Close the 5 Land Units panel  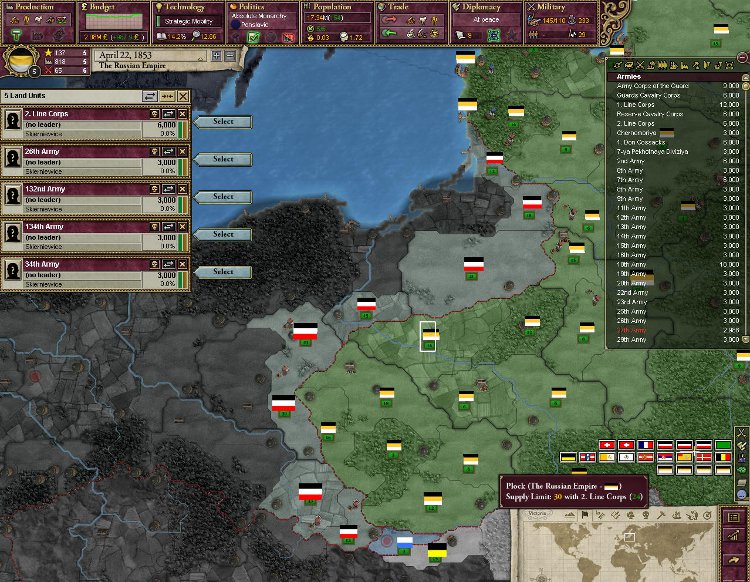click(182, 96)
